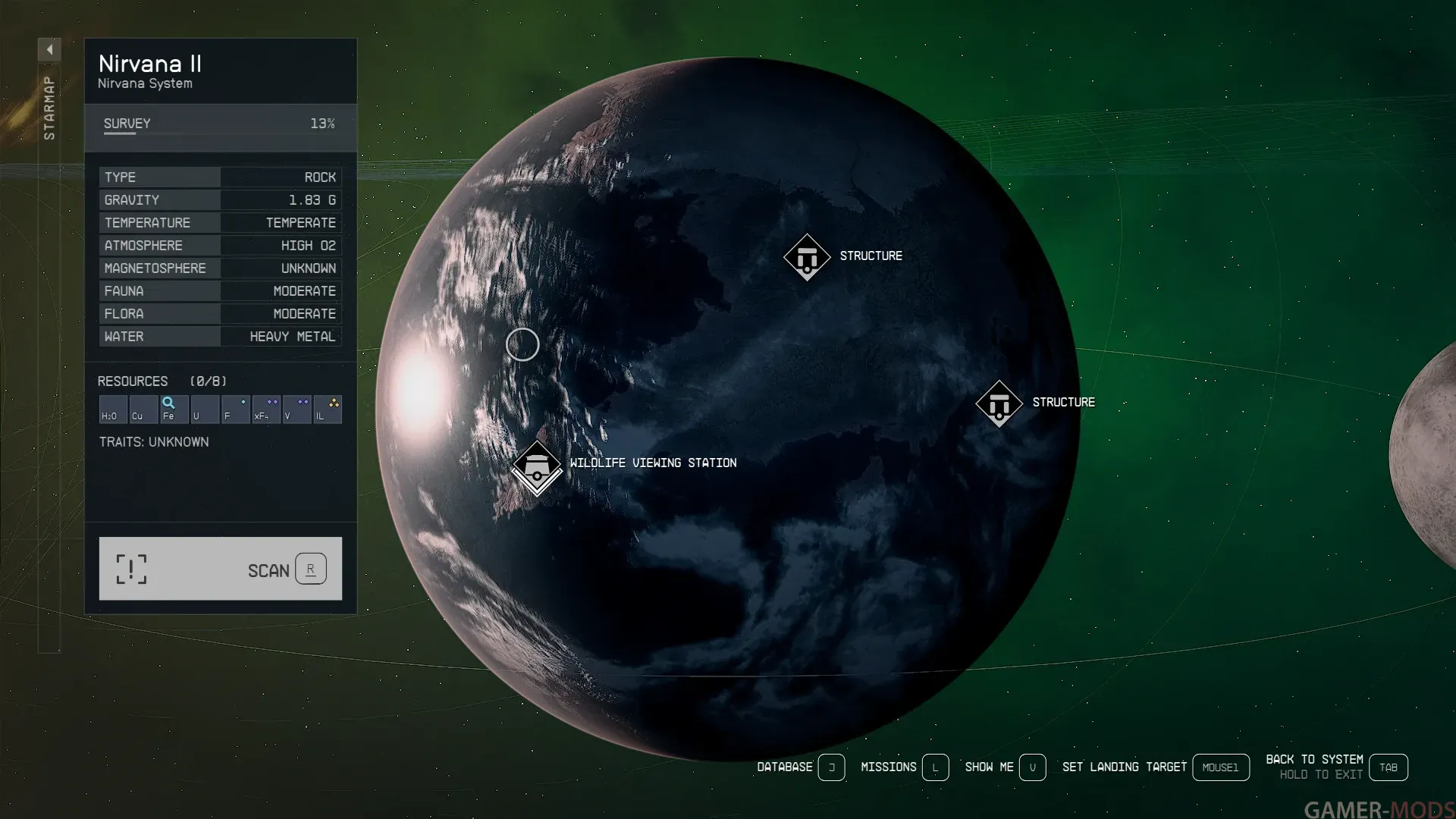Click the SCAN button
This screenshot has height=819, width=1456.
220,569
